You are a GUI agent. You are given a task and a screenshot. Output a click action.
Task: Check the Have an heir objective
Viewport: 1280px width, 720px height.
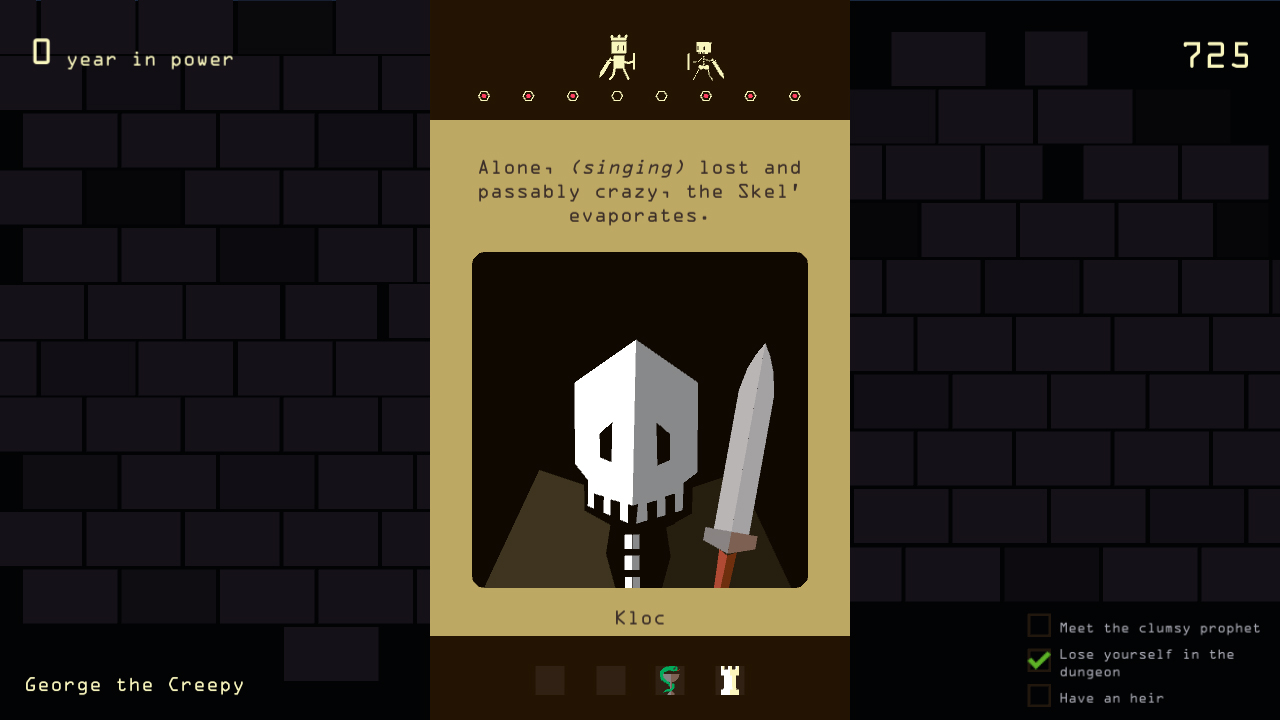1039,697
